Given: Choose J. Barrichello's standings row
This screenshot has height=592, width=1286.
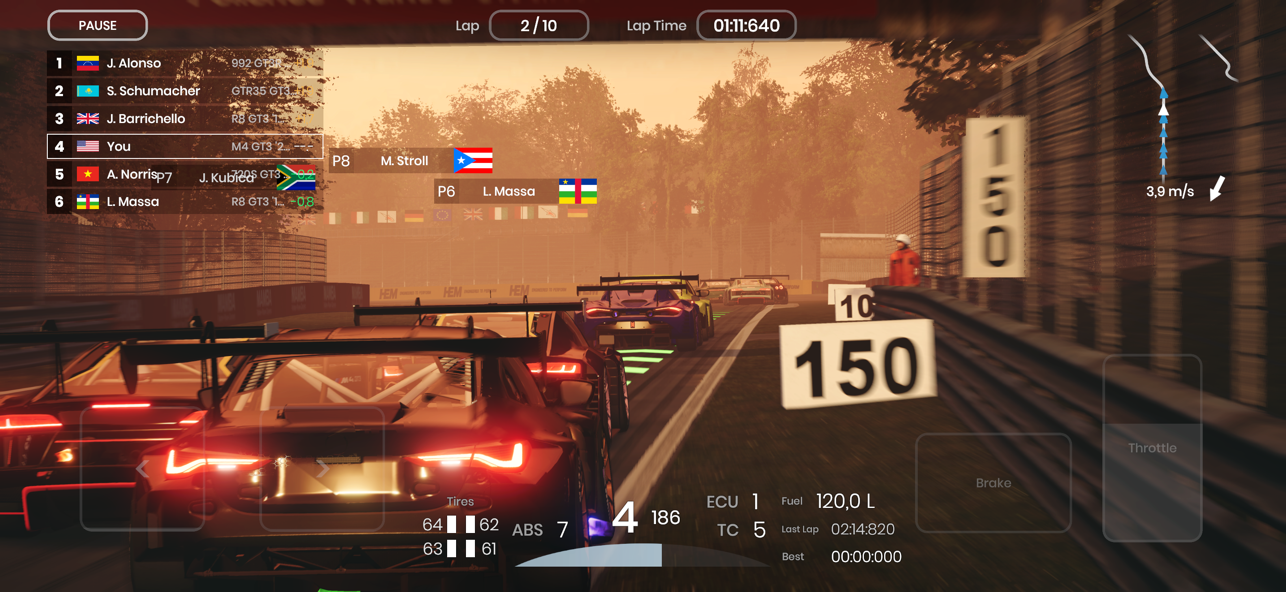Looking at the screenshot, I should [184, 119].
